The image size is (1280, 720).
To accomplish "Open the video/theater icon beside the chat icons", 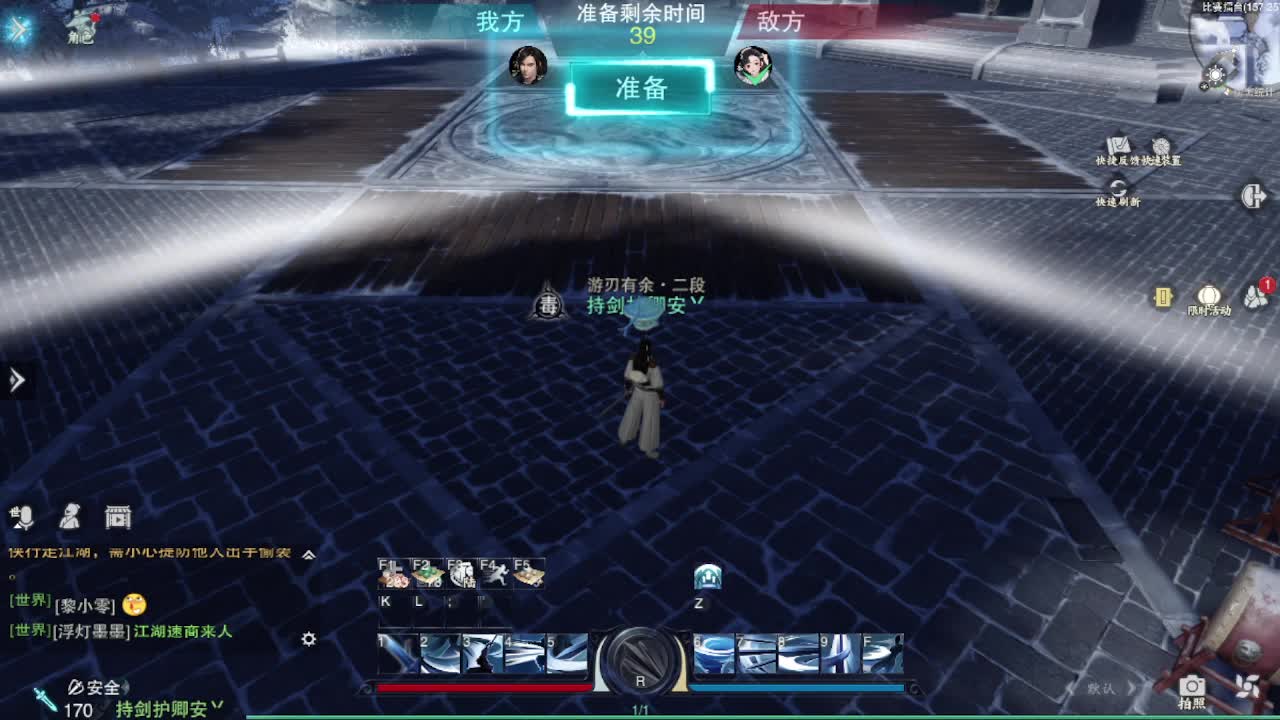I will click(x=118, y=516).
